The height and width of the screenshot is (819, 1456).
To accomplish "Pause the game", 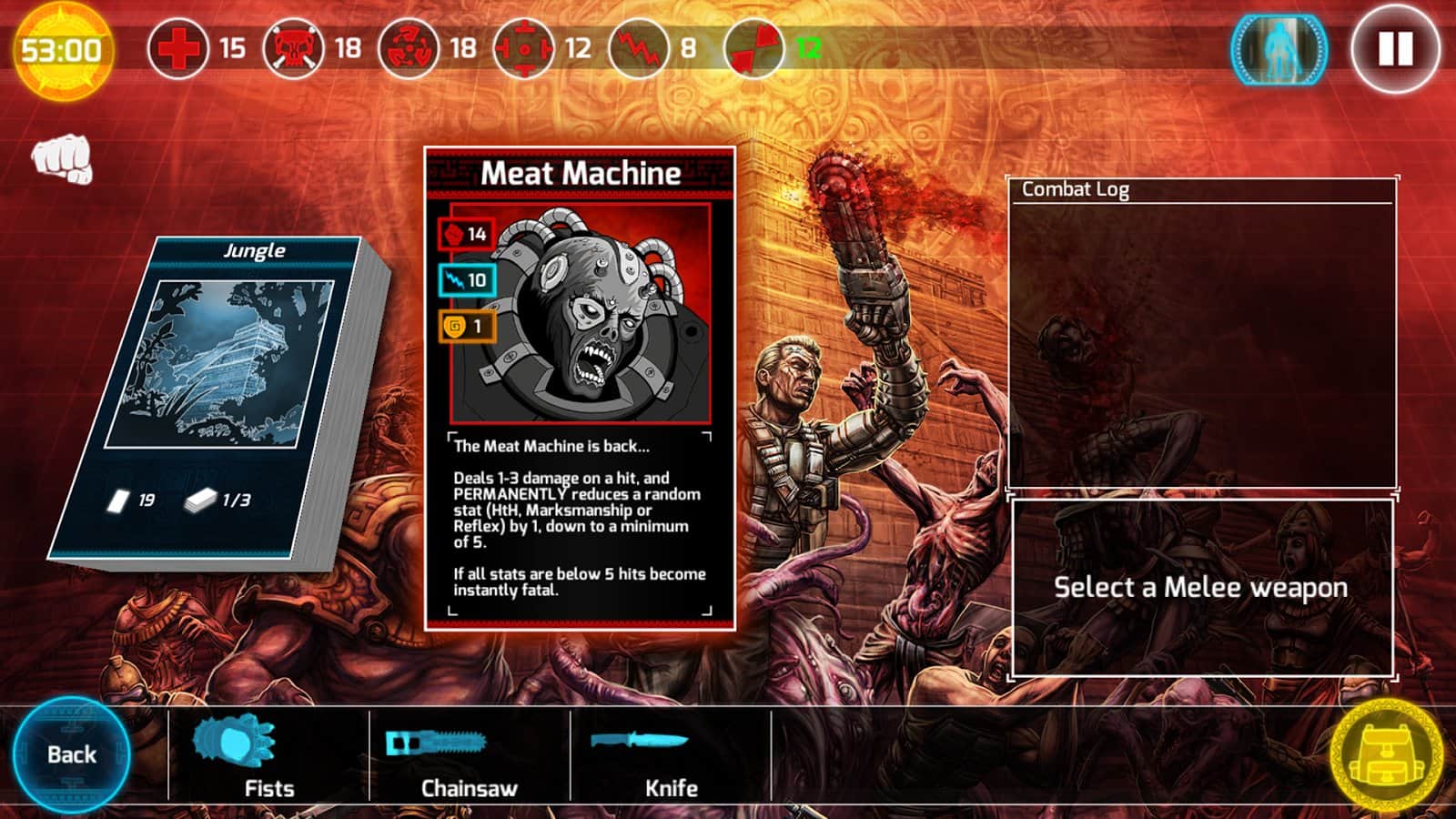I will (1395, 49).
